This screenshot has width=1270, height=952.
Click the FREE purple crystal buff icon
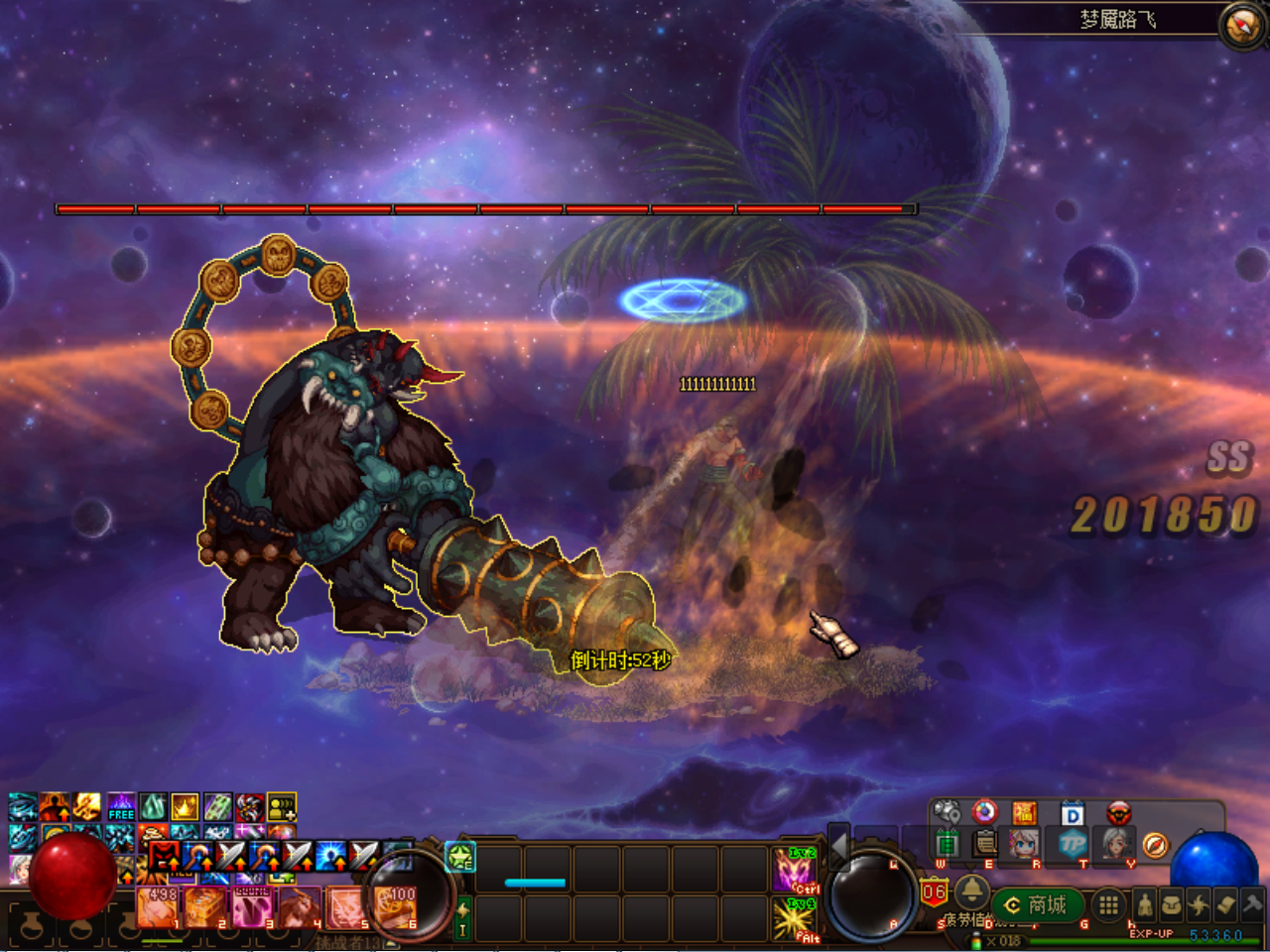[121, 806]
